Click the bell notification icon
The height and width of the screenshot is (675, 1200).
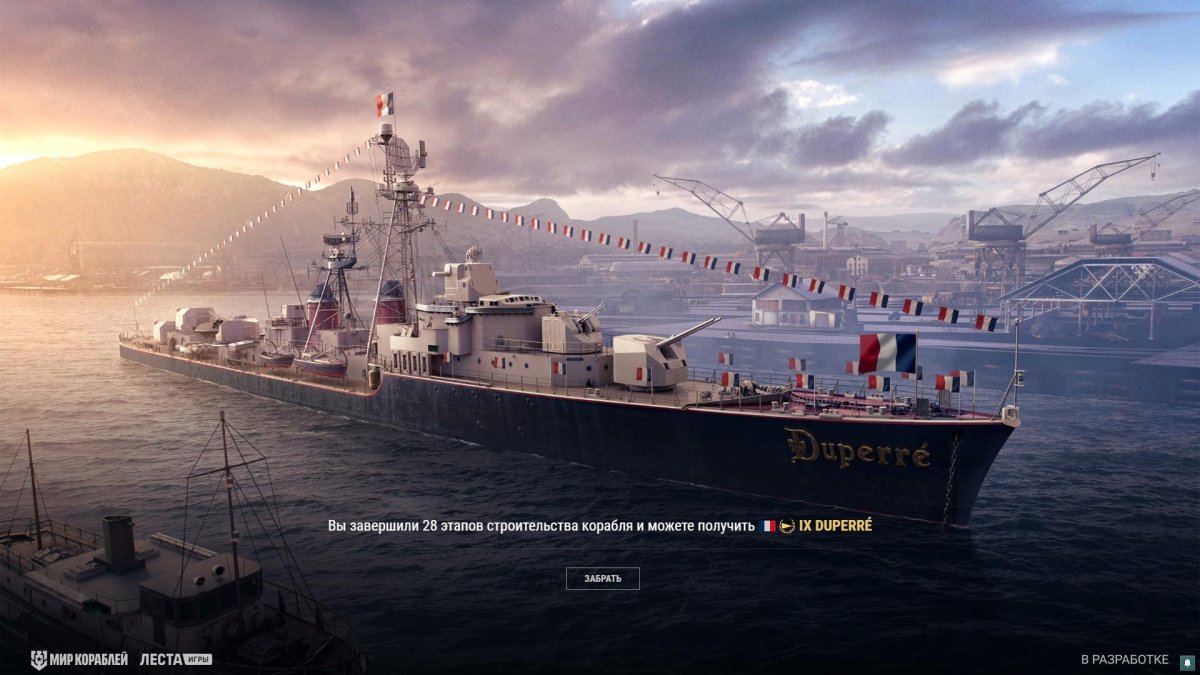coord(1187,661)
